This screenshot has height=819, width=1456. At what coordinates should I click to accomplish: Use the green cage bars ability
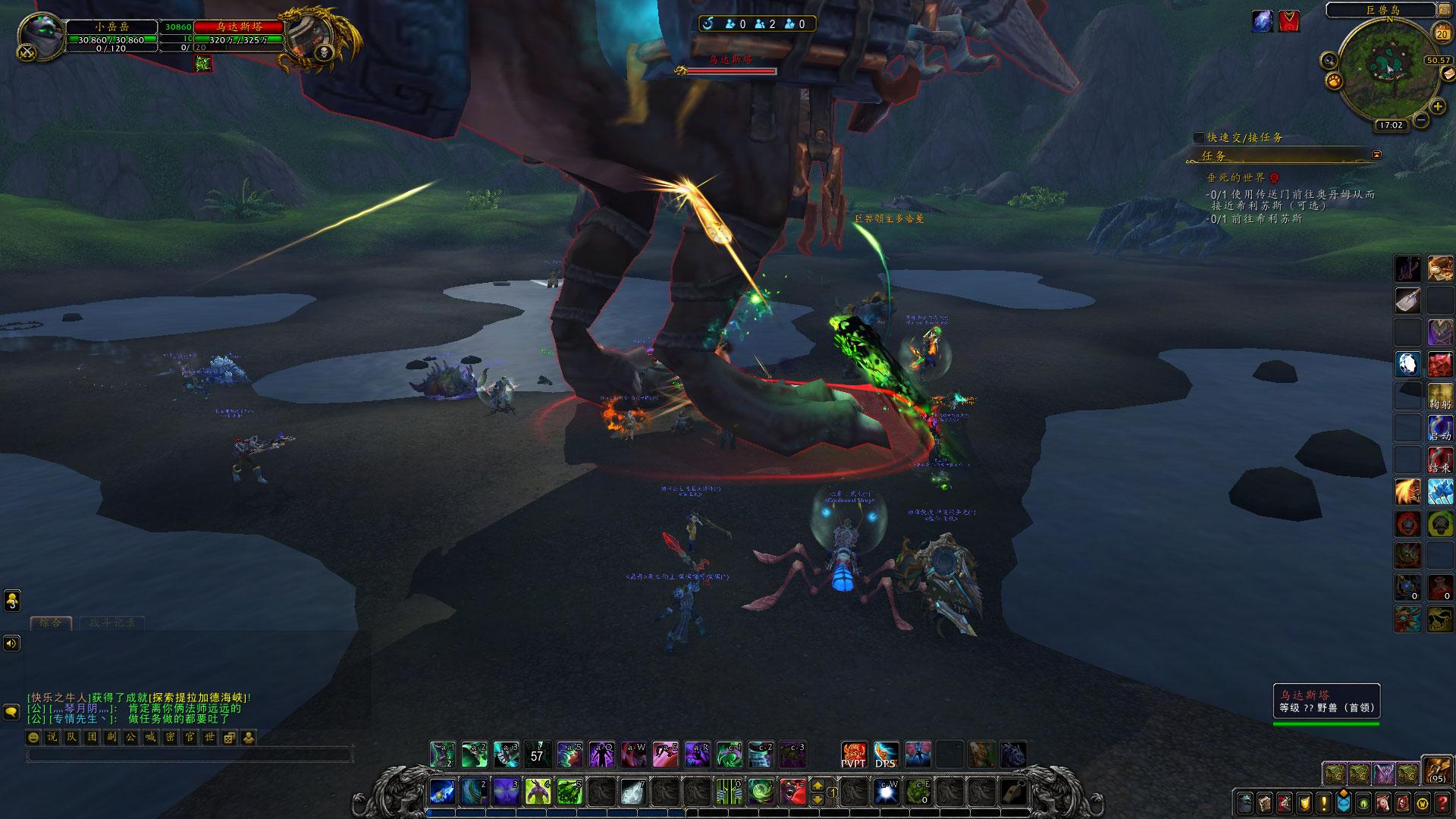tap(730, 792)
